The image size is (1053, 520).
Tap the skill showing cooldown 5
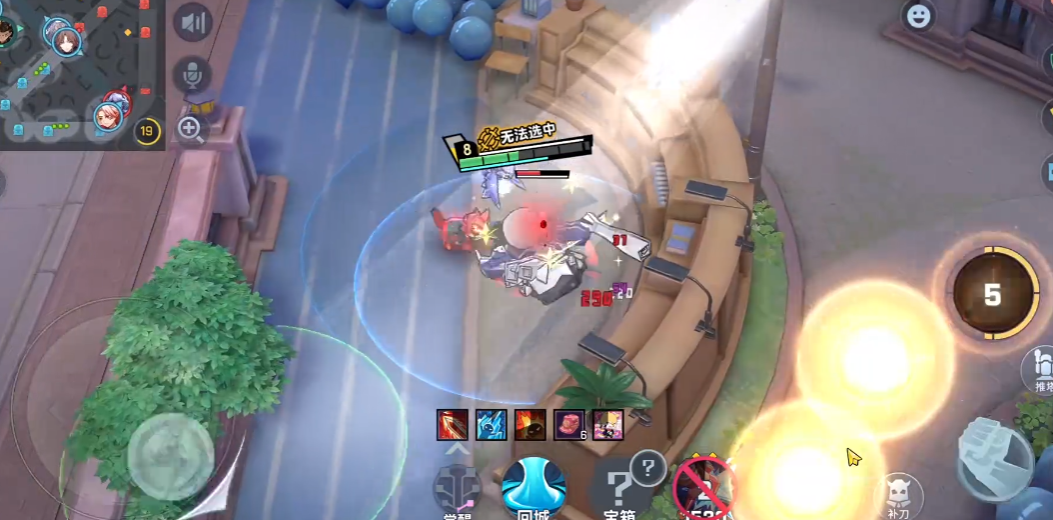tap(991, 295)
